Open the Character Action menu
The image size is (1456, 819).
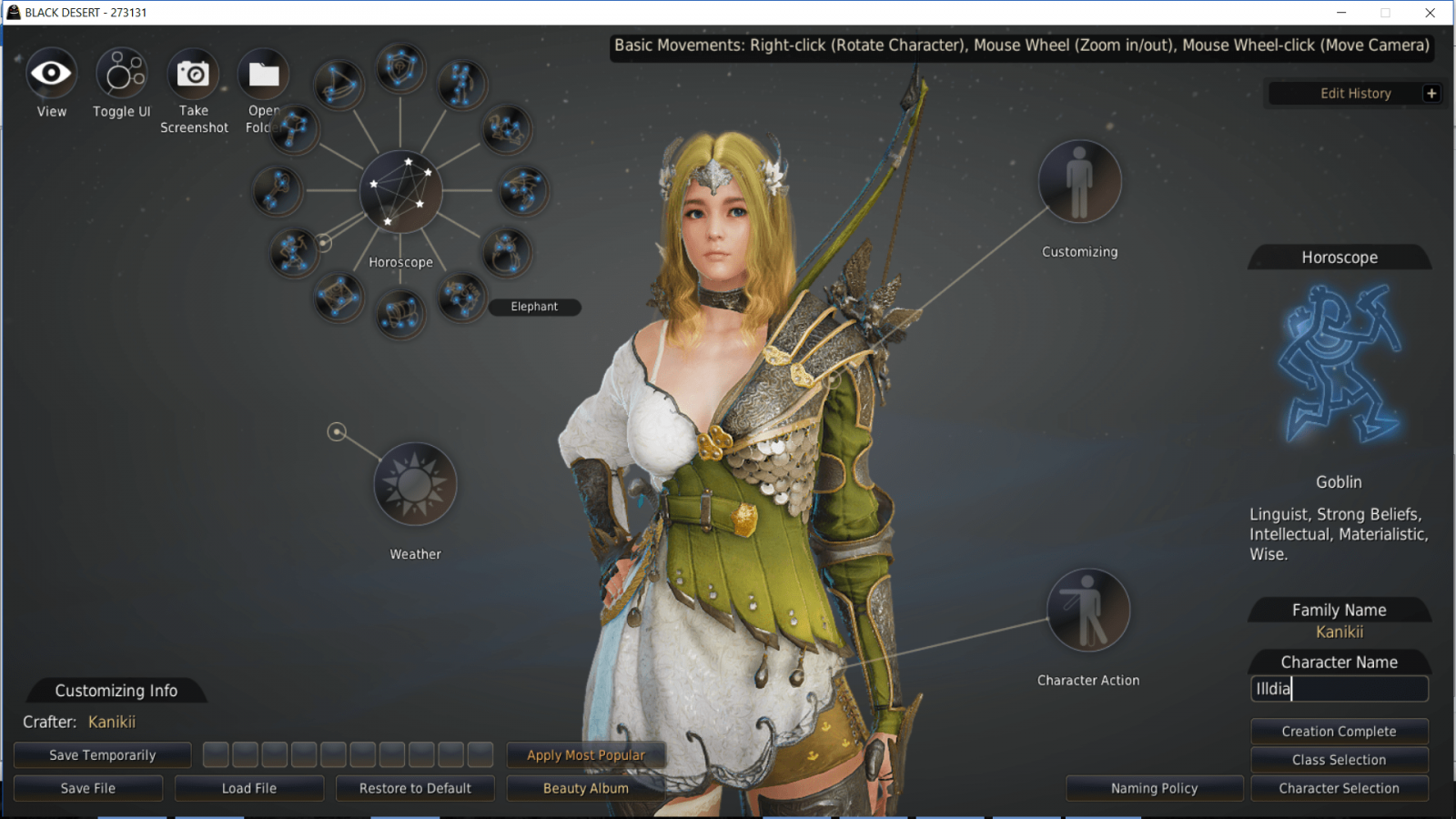(1087, 611)
